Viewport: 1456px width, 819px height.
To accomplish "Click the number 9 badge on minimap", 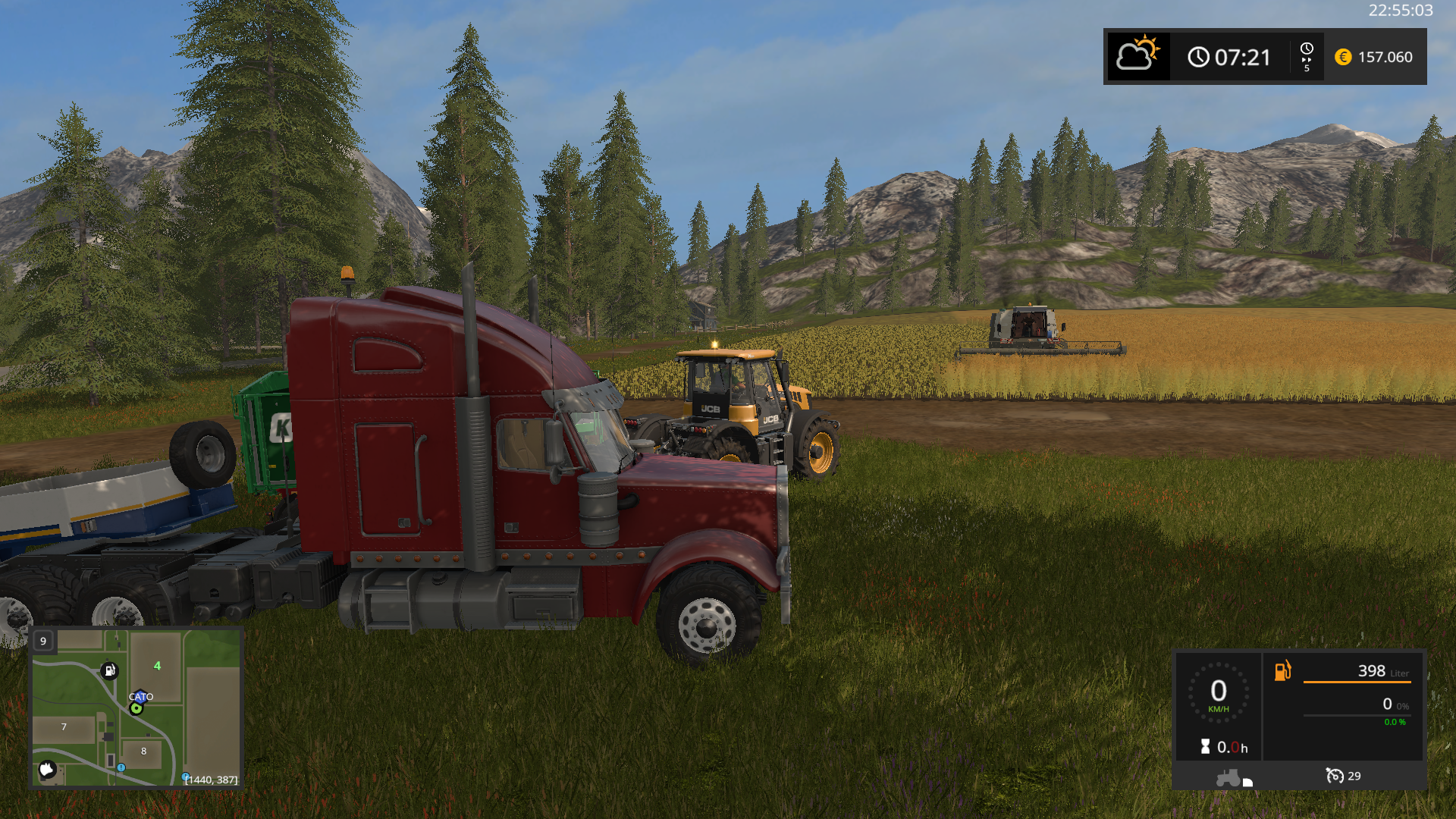I will (43, 642).
